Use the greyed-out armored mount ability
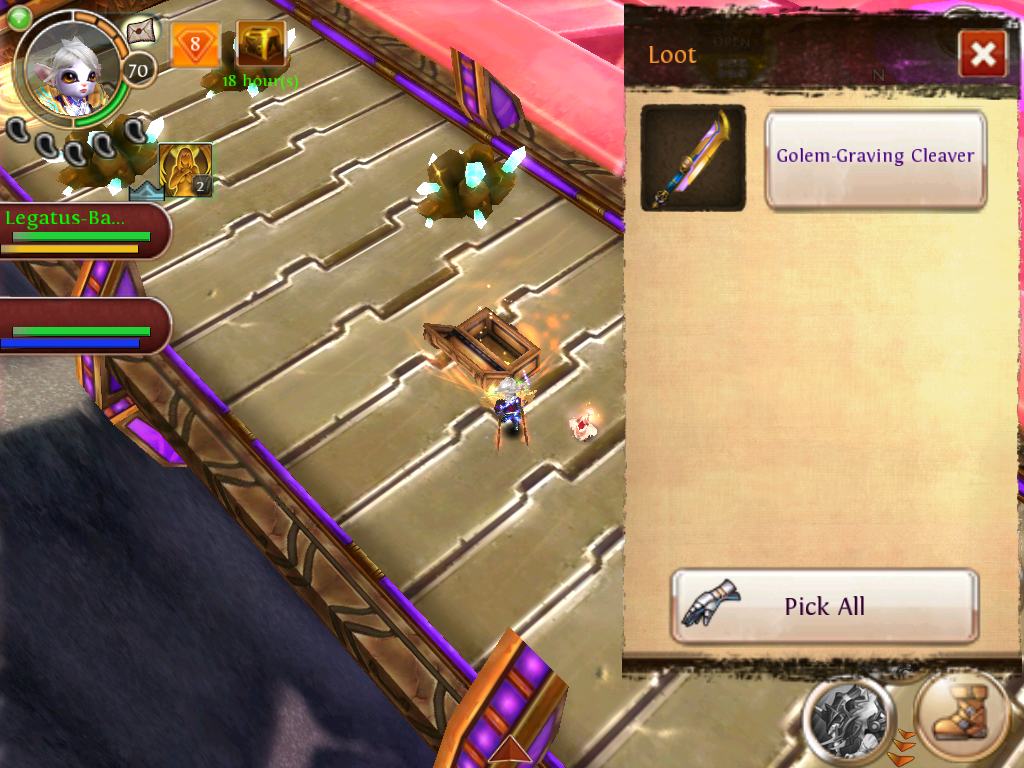Image resolution: width=1024 pixels, height=768 pixels. point(849,718)
